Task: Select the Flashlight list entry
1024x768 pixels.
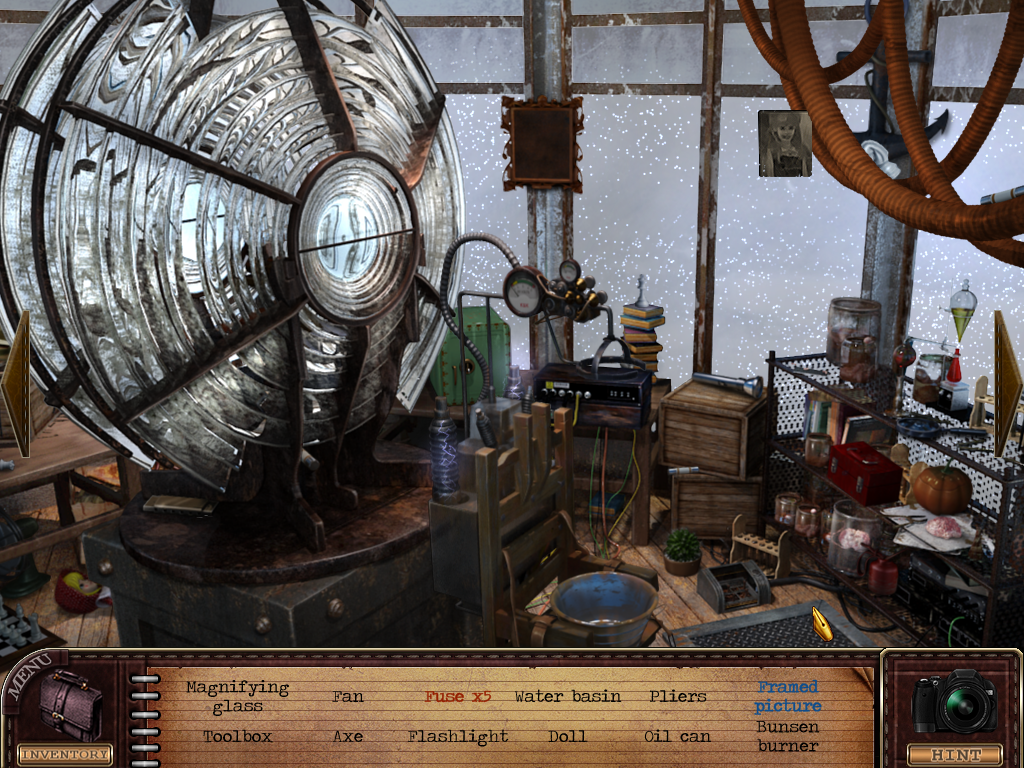Action: click(458, 736)
